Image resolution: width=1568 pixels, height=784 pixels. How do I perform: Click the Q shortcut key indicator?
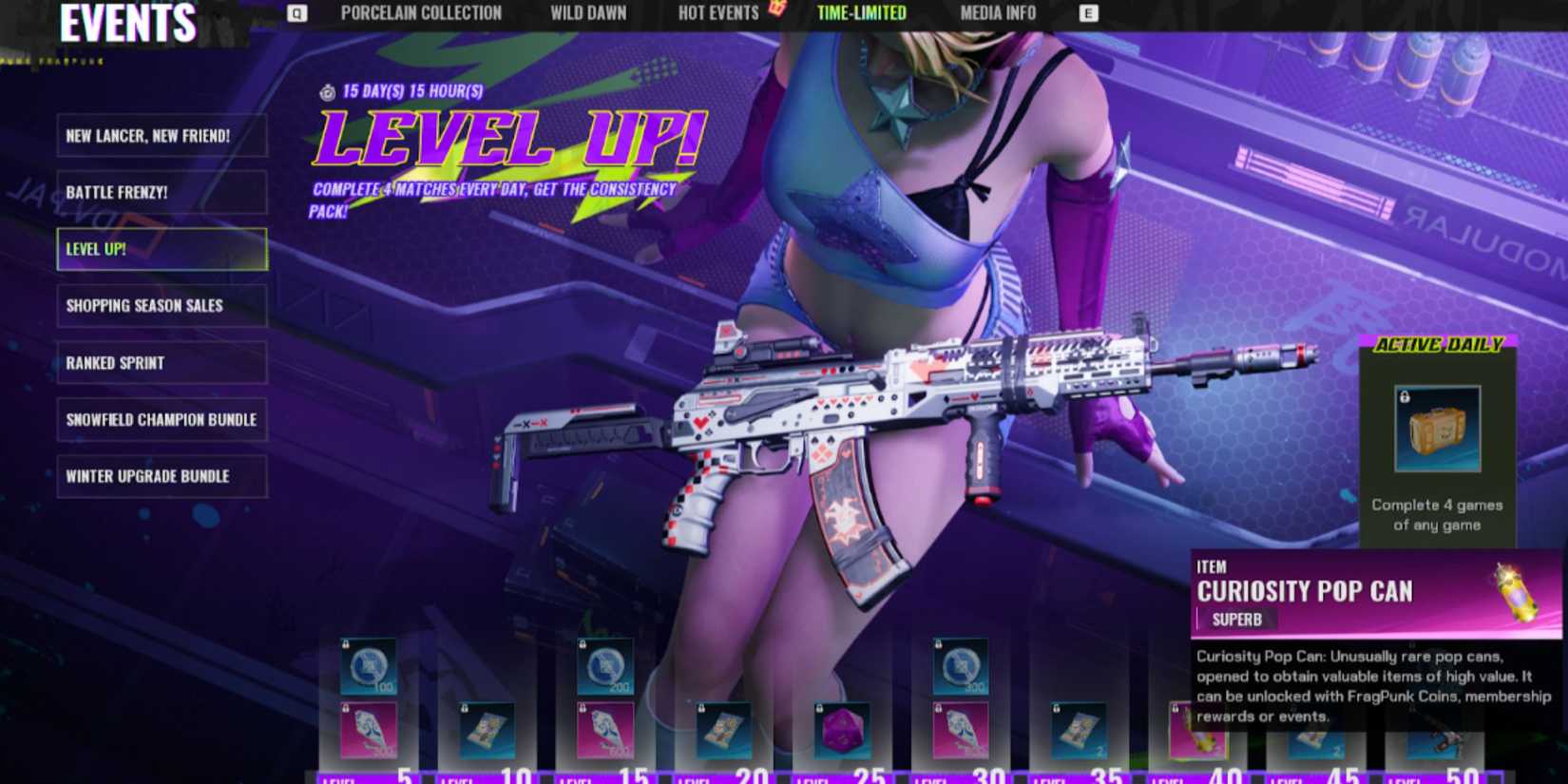pyautogui.click(x=296, y=13)
